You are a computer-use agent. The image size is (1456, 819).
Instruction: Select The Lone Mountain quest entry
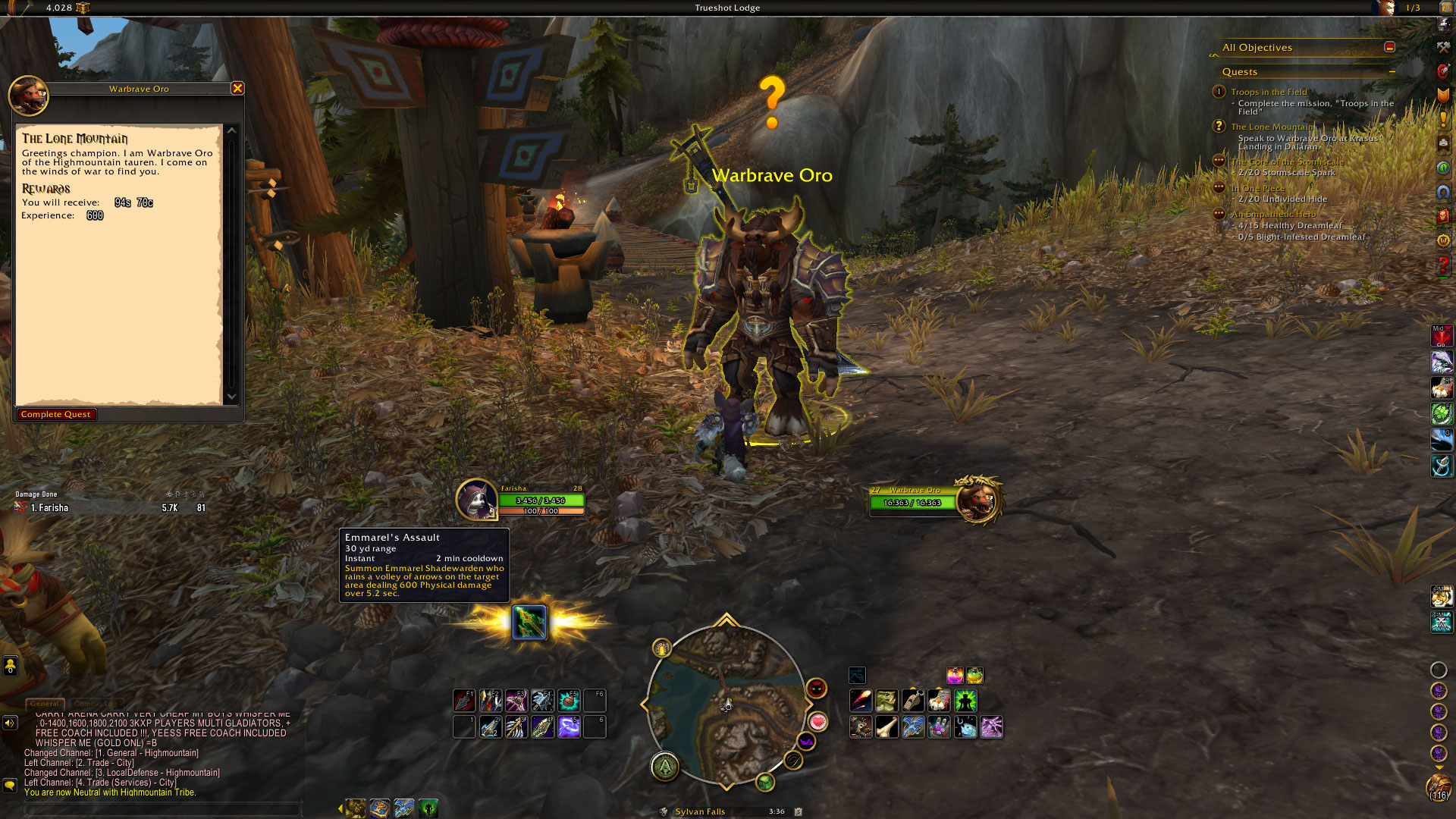point(1272,127)
